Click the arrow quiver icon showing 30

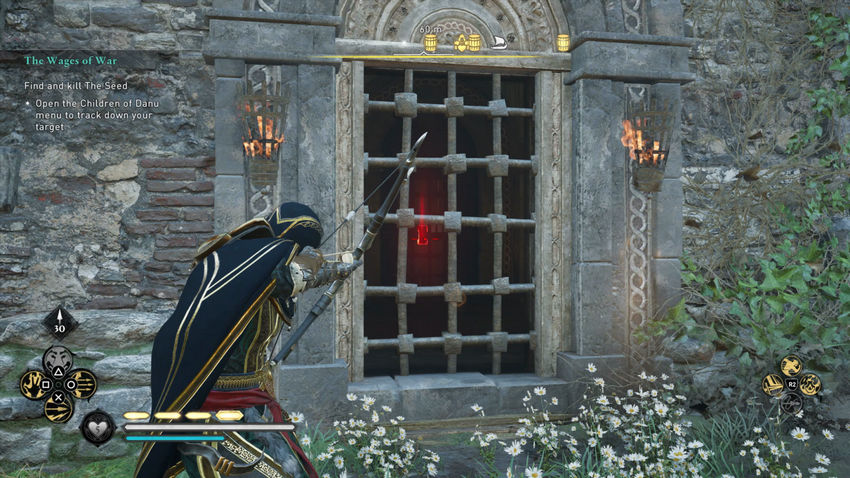[59, 322]
